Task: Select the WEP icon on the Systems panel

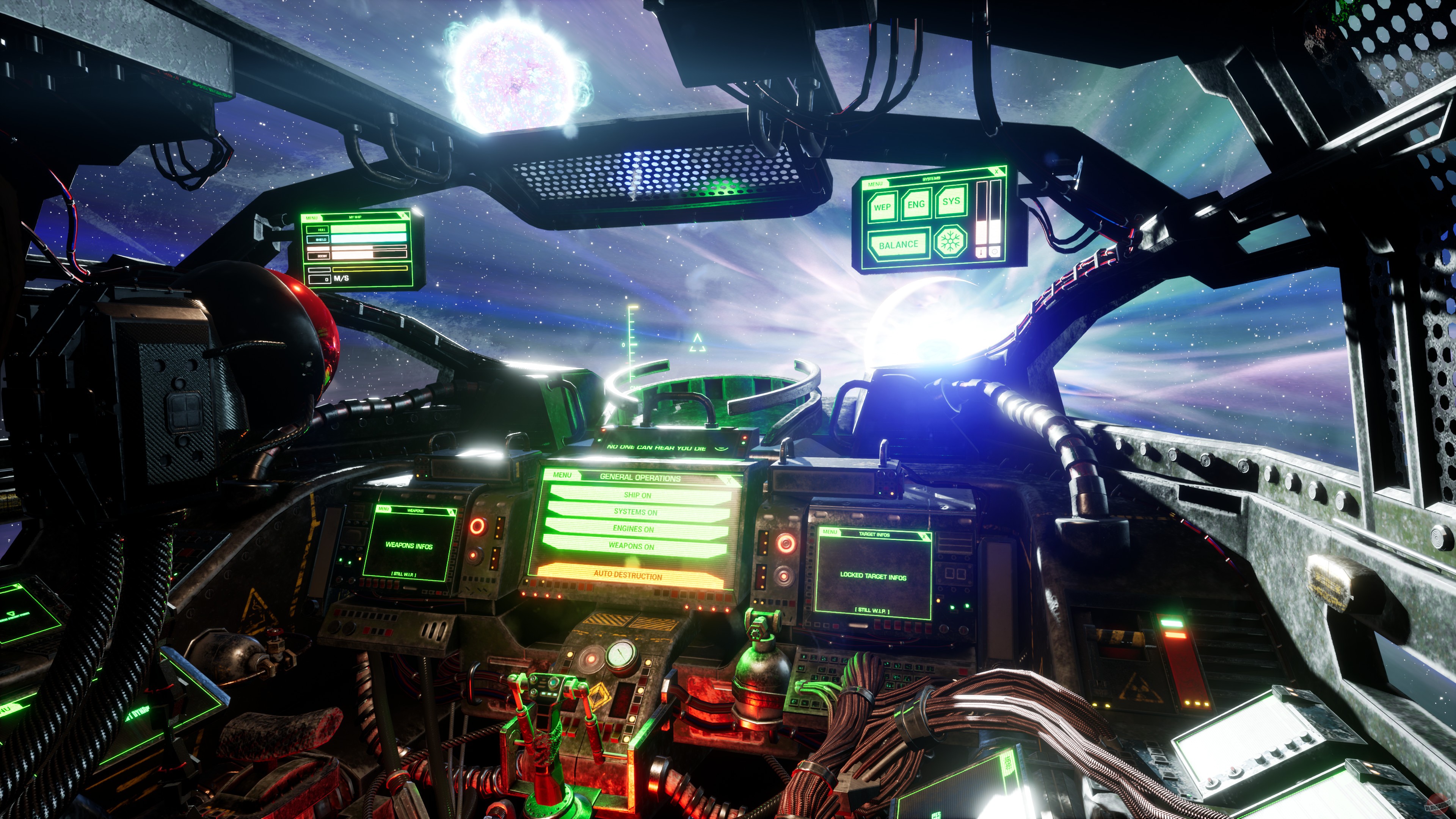Action: tap(883, 207)
